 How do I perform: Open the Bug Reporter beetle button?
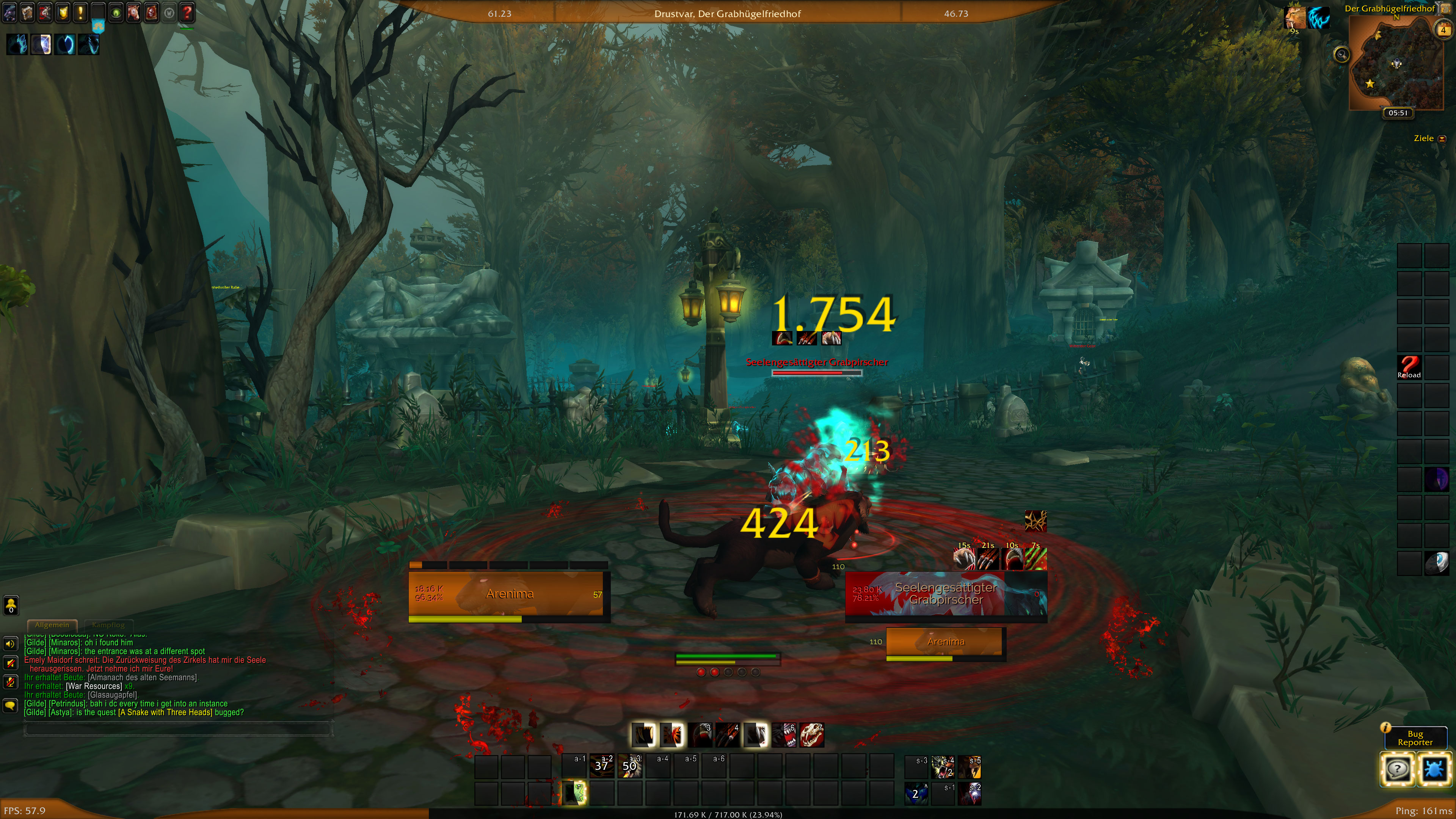(1434, 769)
